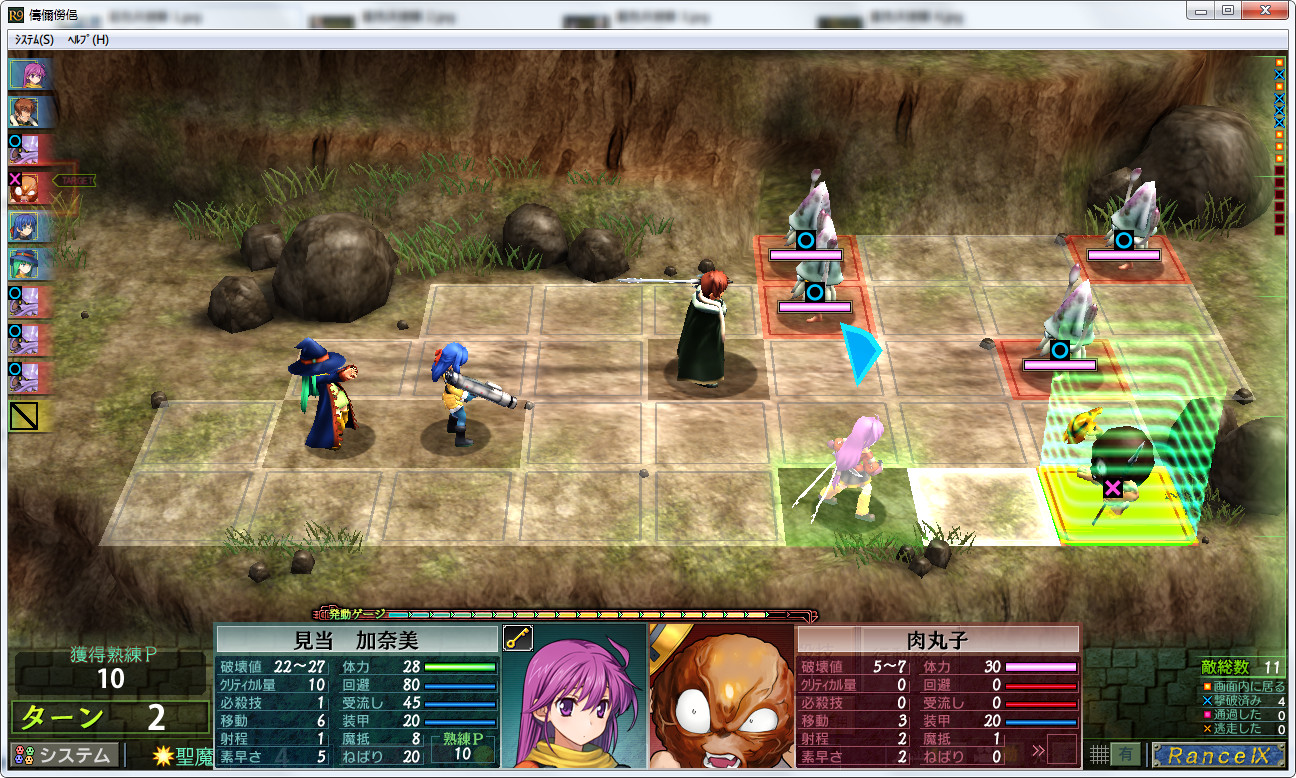Image resolution: width=1296 pixels, height=778 pixels.
Task: Open the システム(S) menu in the menu bar
Action: tap(34, 39)
